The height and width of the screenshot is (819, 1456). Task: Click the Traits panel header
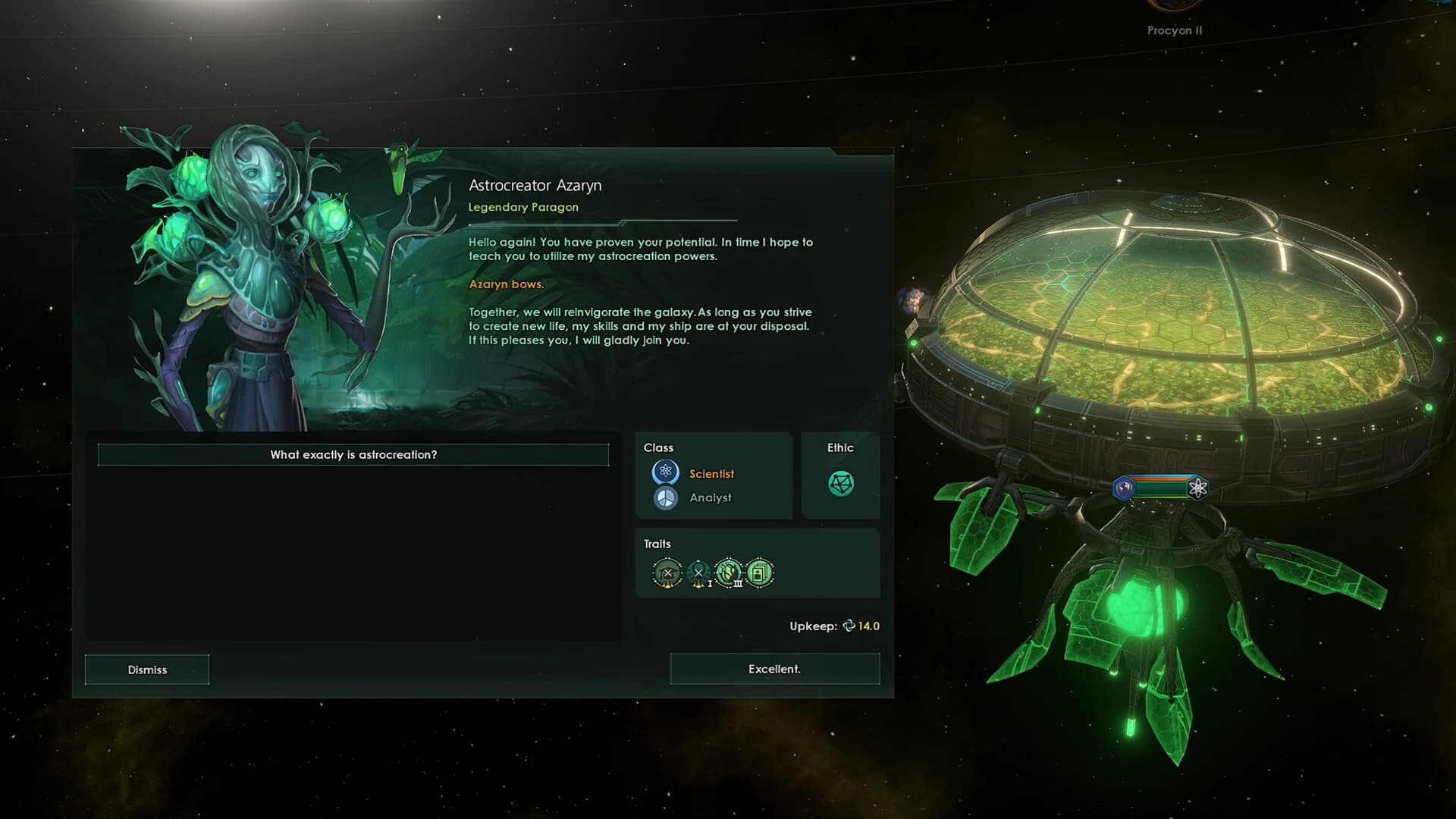click(x=657, y=544)
